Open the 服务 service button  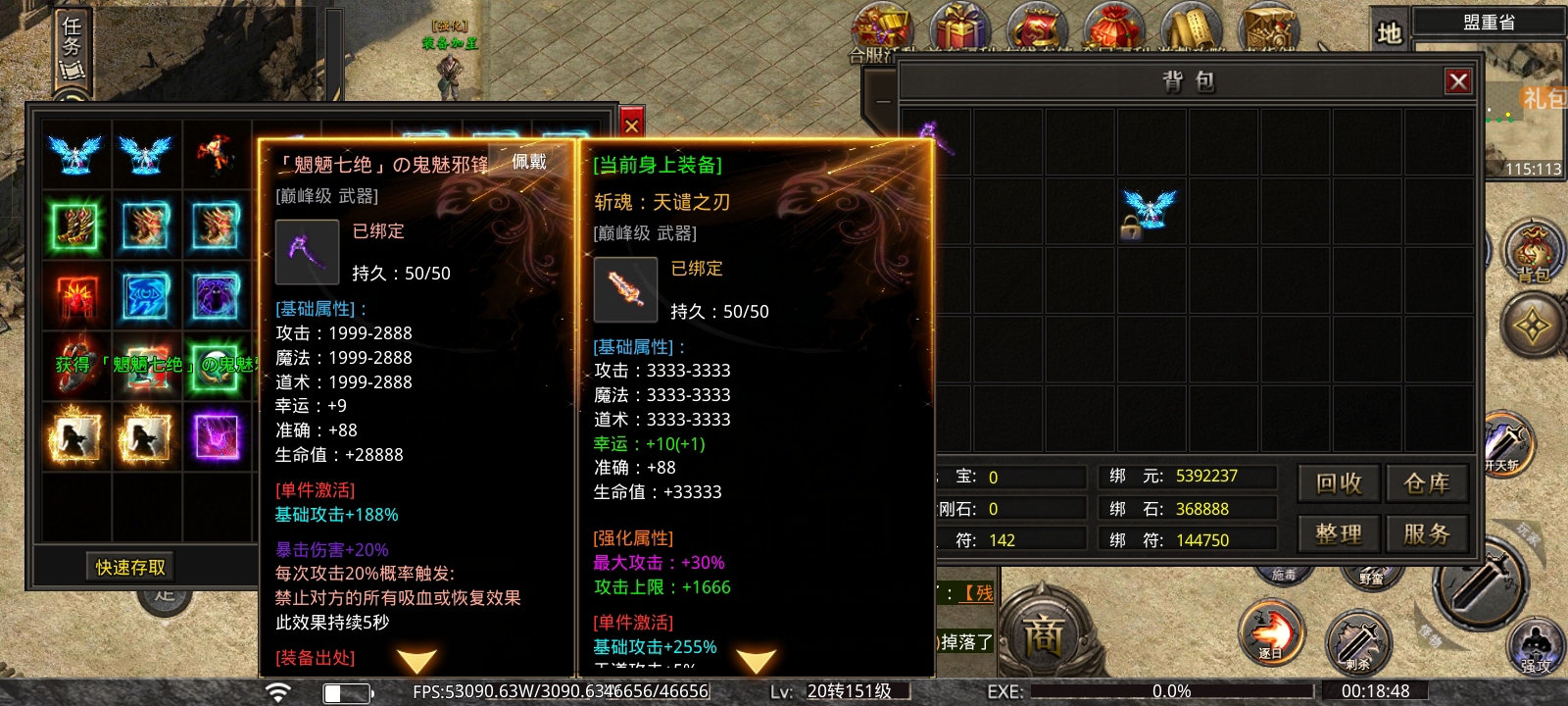coord(1426,534)
